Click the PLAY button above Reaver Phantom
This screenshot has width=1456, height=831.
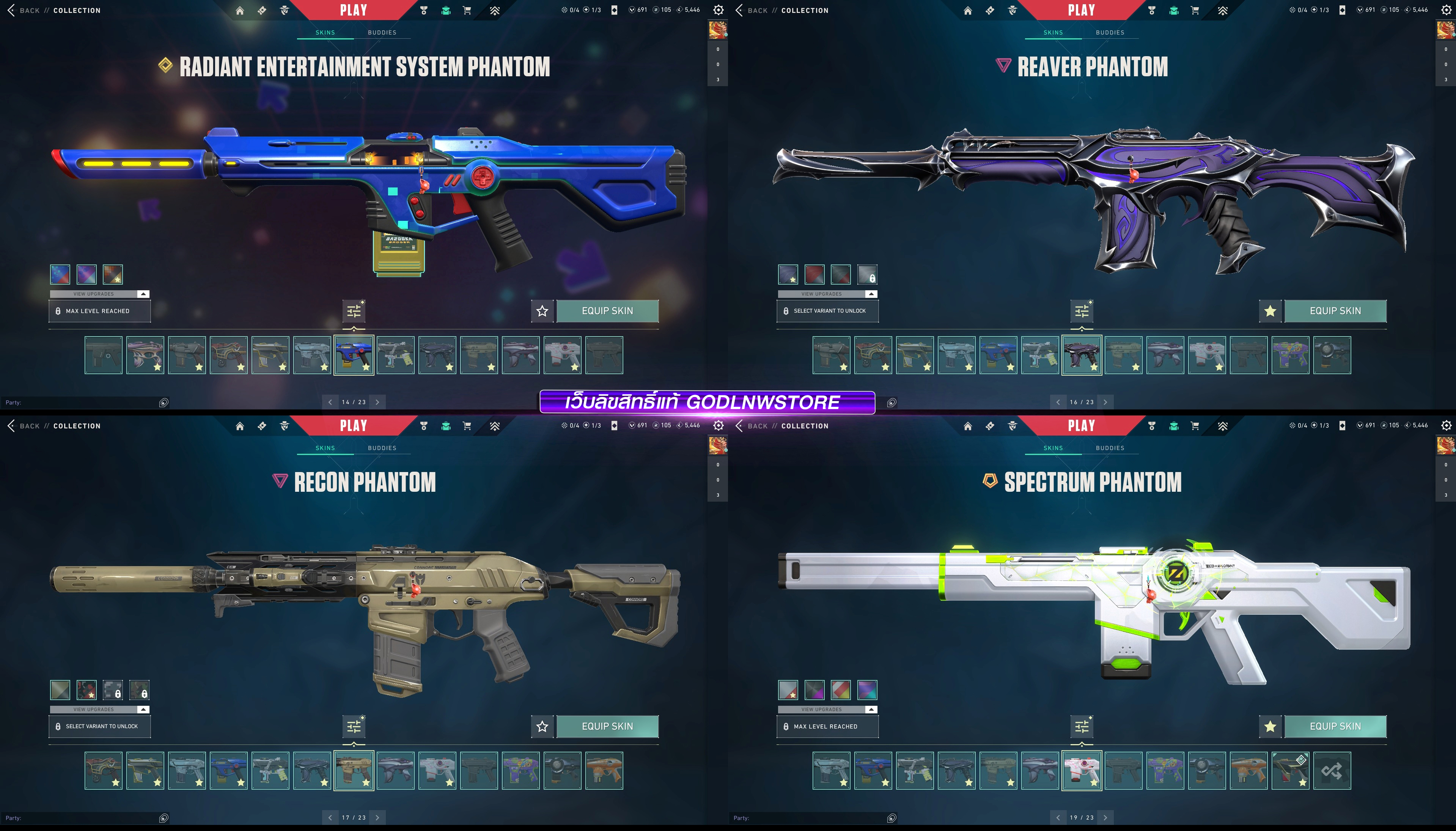point(1081,10)
